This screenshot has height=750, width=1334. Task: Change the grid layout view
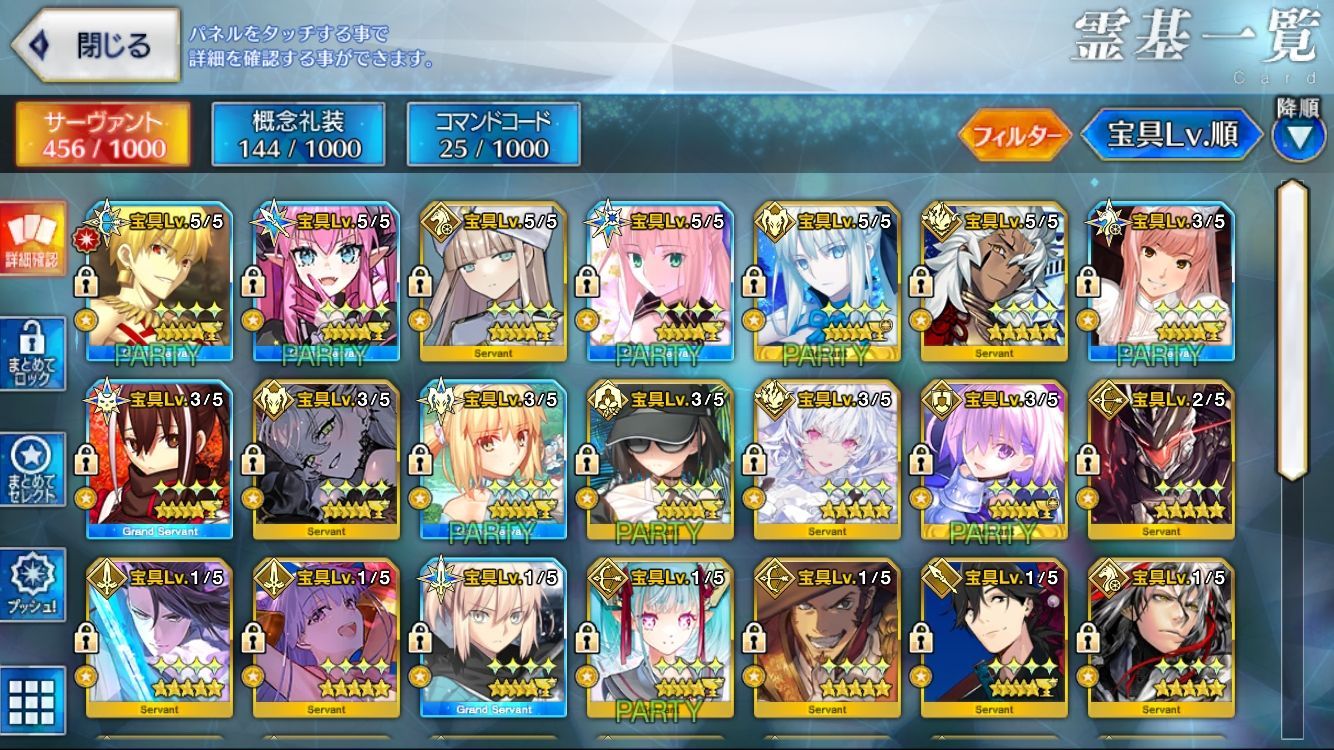33,697
